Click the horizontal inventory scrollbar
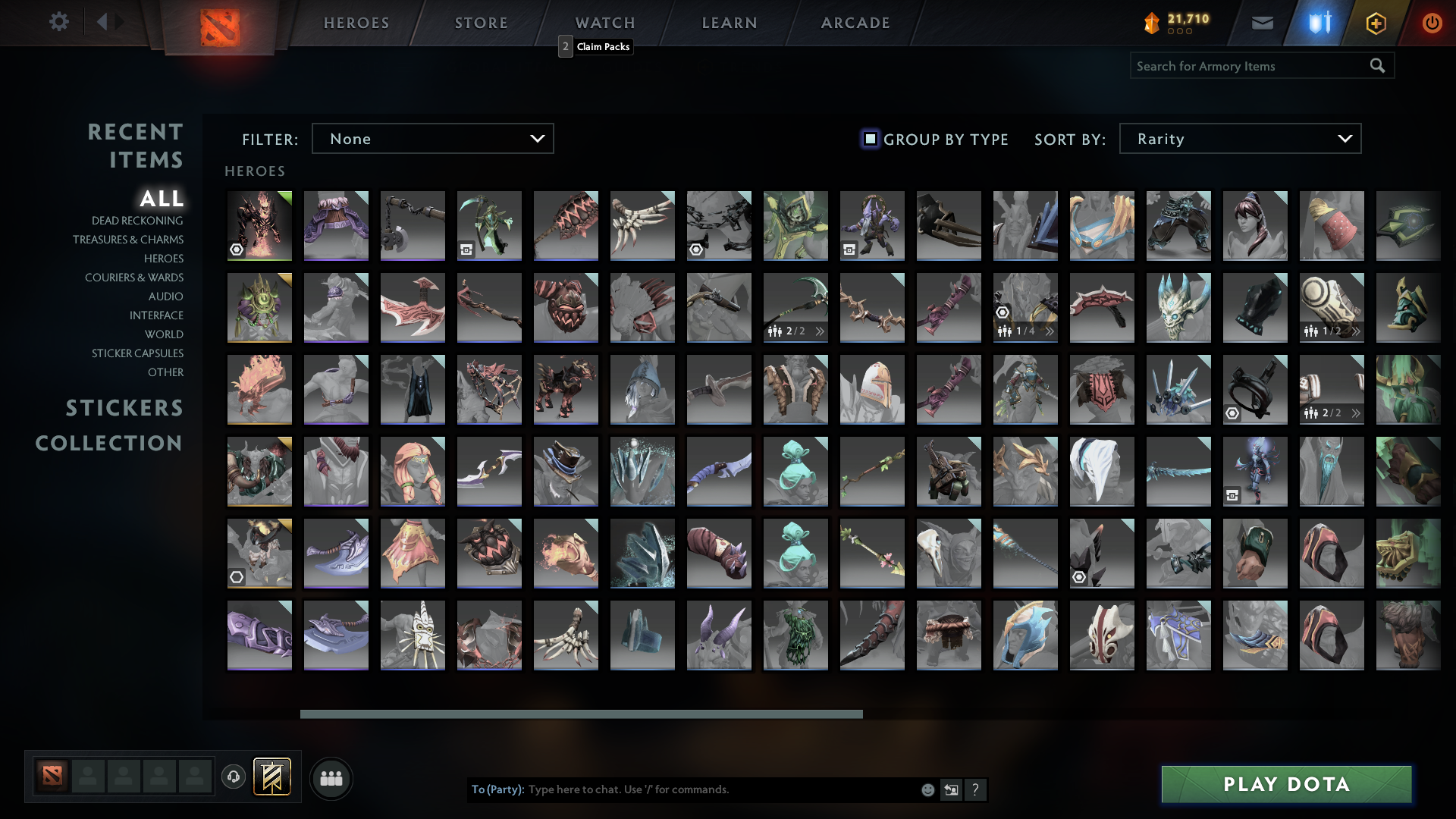This screenshot has width=1456, height=819. point(581,714)
